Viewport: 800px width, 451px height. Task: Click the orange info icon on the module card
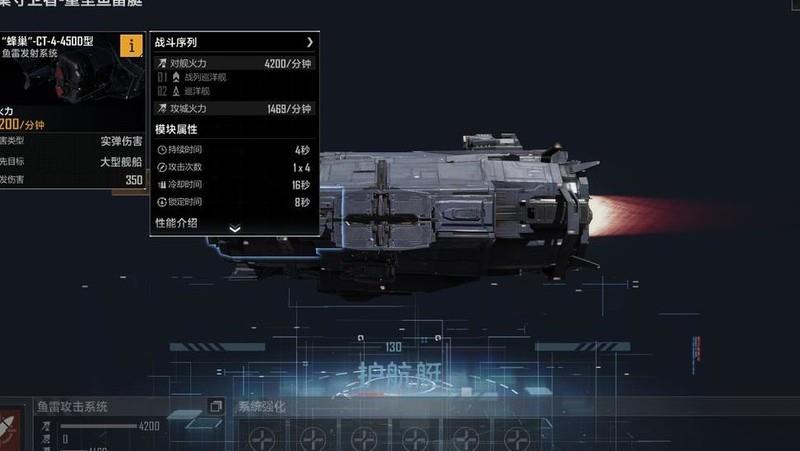(131, 45)
